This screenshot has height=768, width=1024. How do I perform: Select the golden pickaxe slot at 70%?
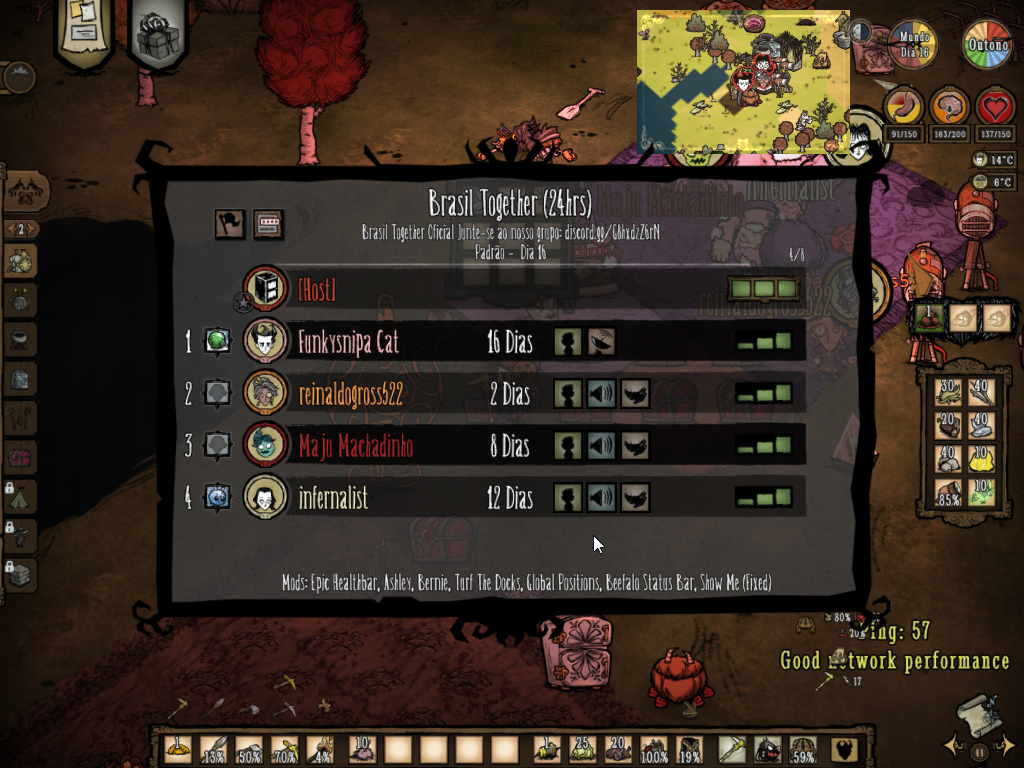pyautogui.click(x=285, y=750)
